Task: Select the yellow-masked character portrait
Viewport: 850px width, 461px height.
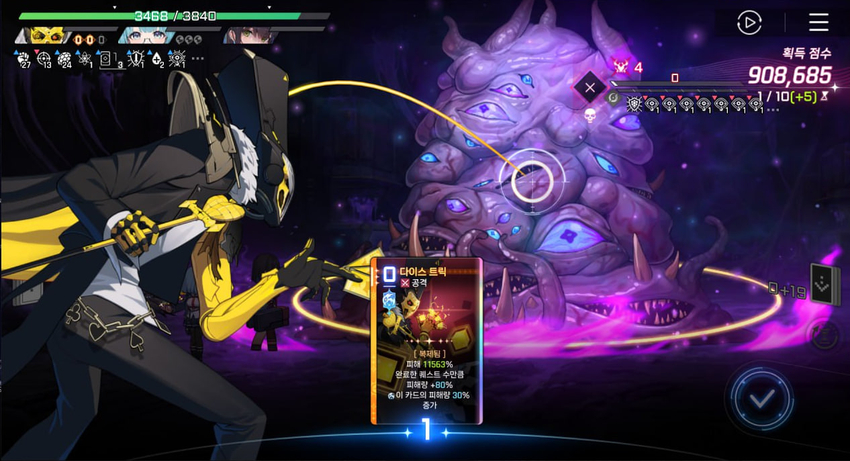Action: point(47,35)
